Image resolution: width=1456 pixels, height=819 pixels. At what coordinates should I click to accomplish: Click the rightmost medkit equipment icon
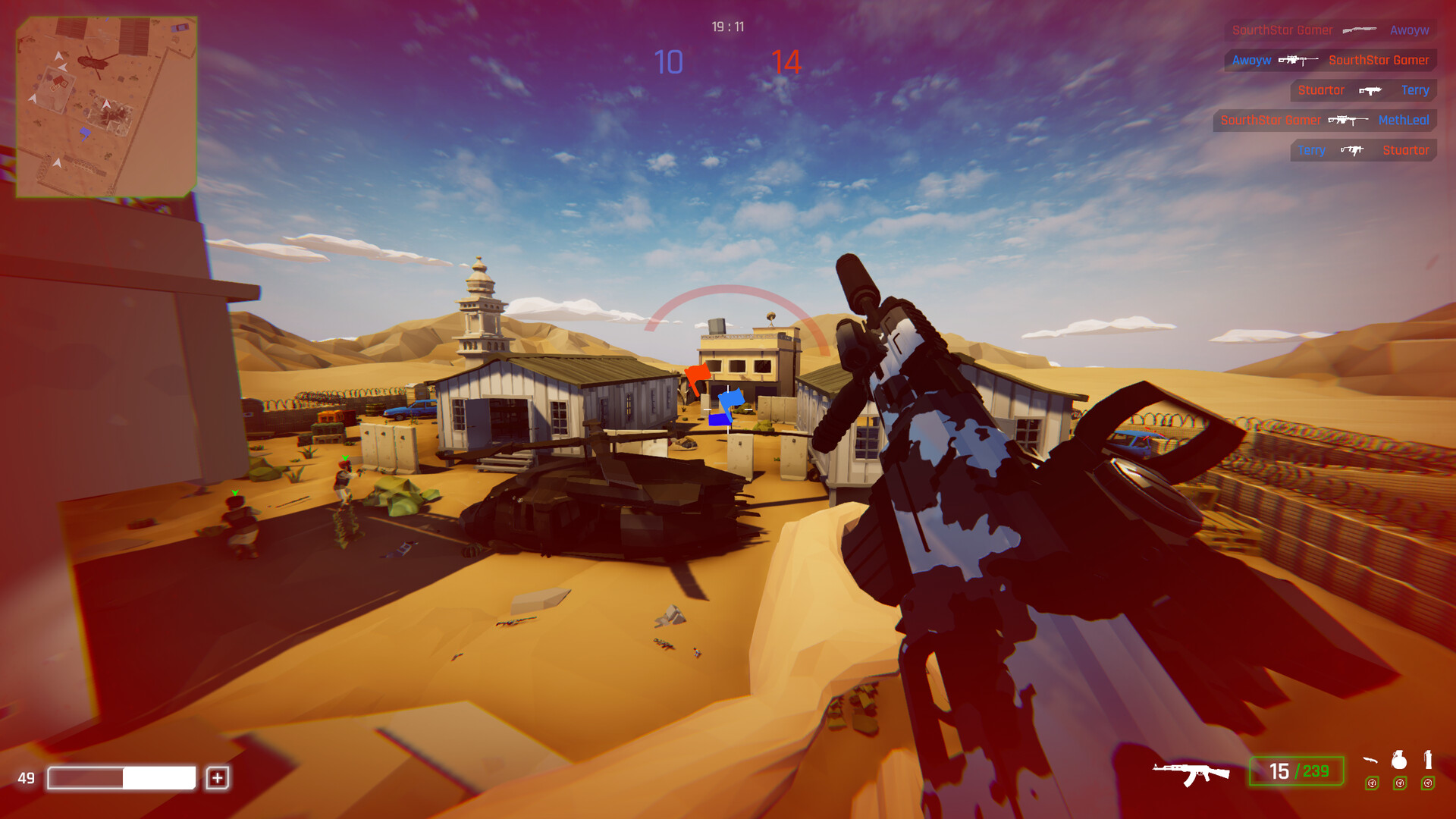pos(1429,761)
